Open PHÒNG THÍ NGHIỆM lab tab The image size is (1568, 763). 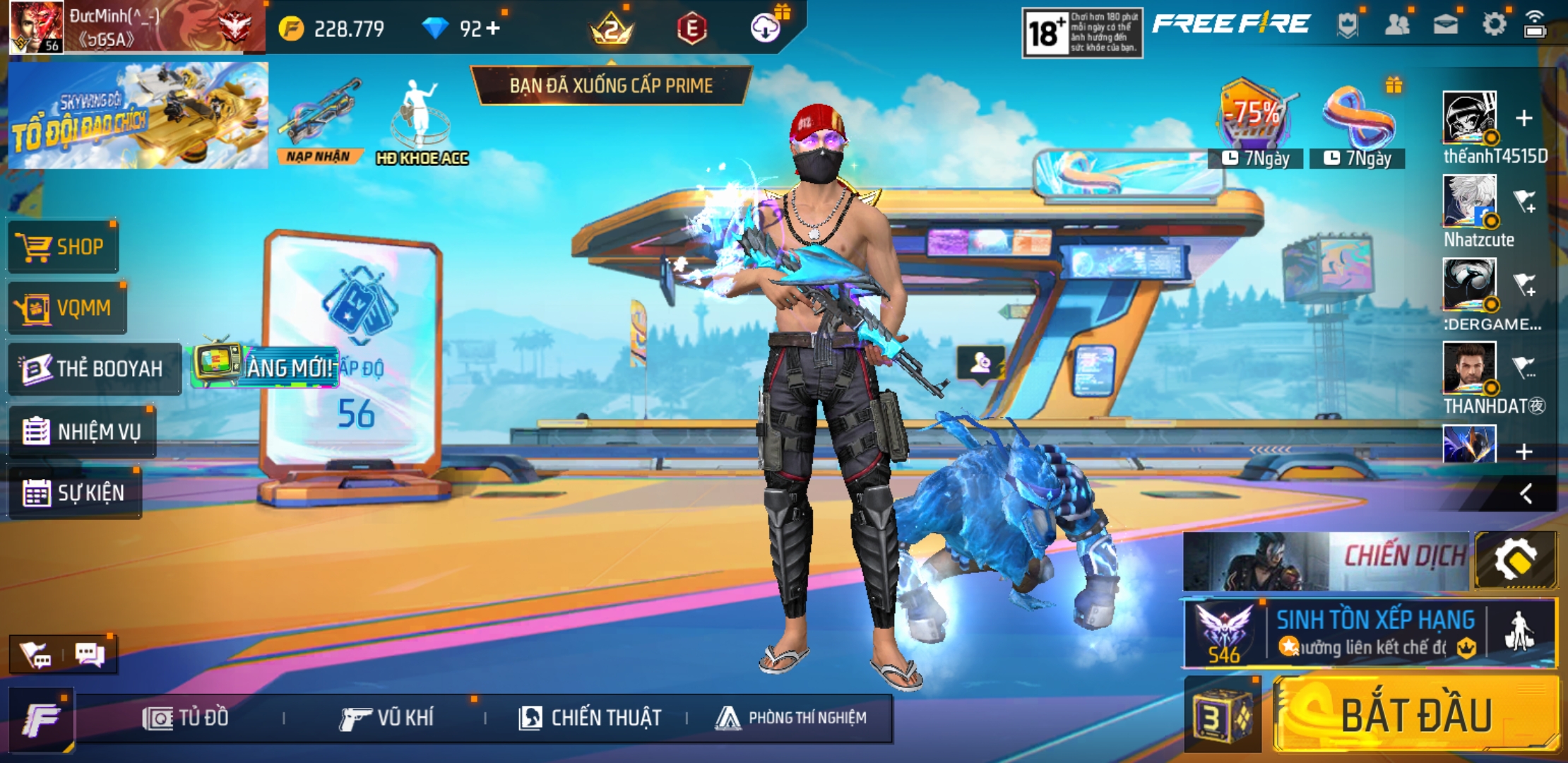791,718
